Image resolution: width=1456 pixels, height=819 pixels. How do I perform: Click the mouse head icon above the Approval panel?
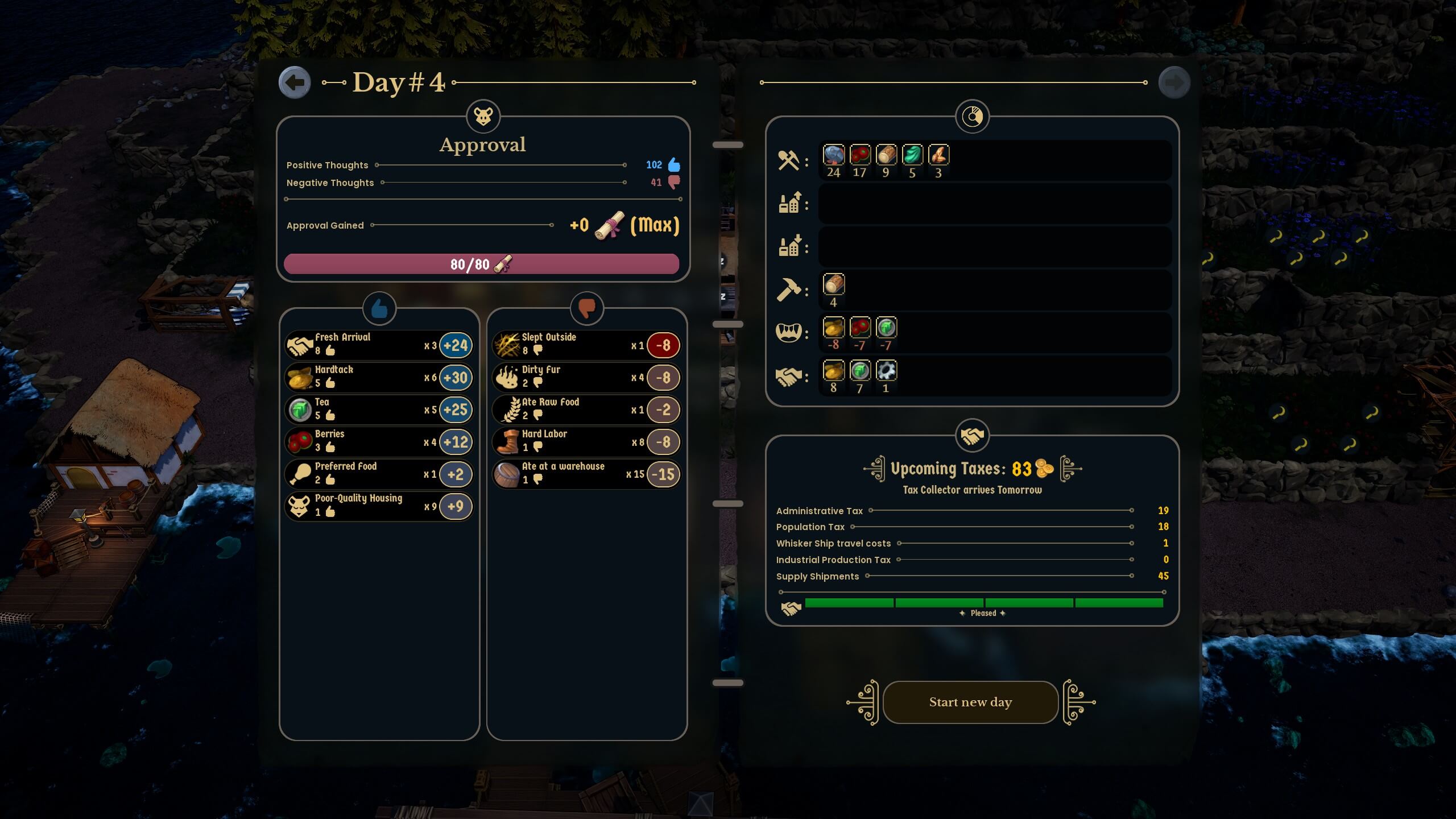tap(482, 117)
